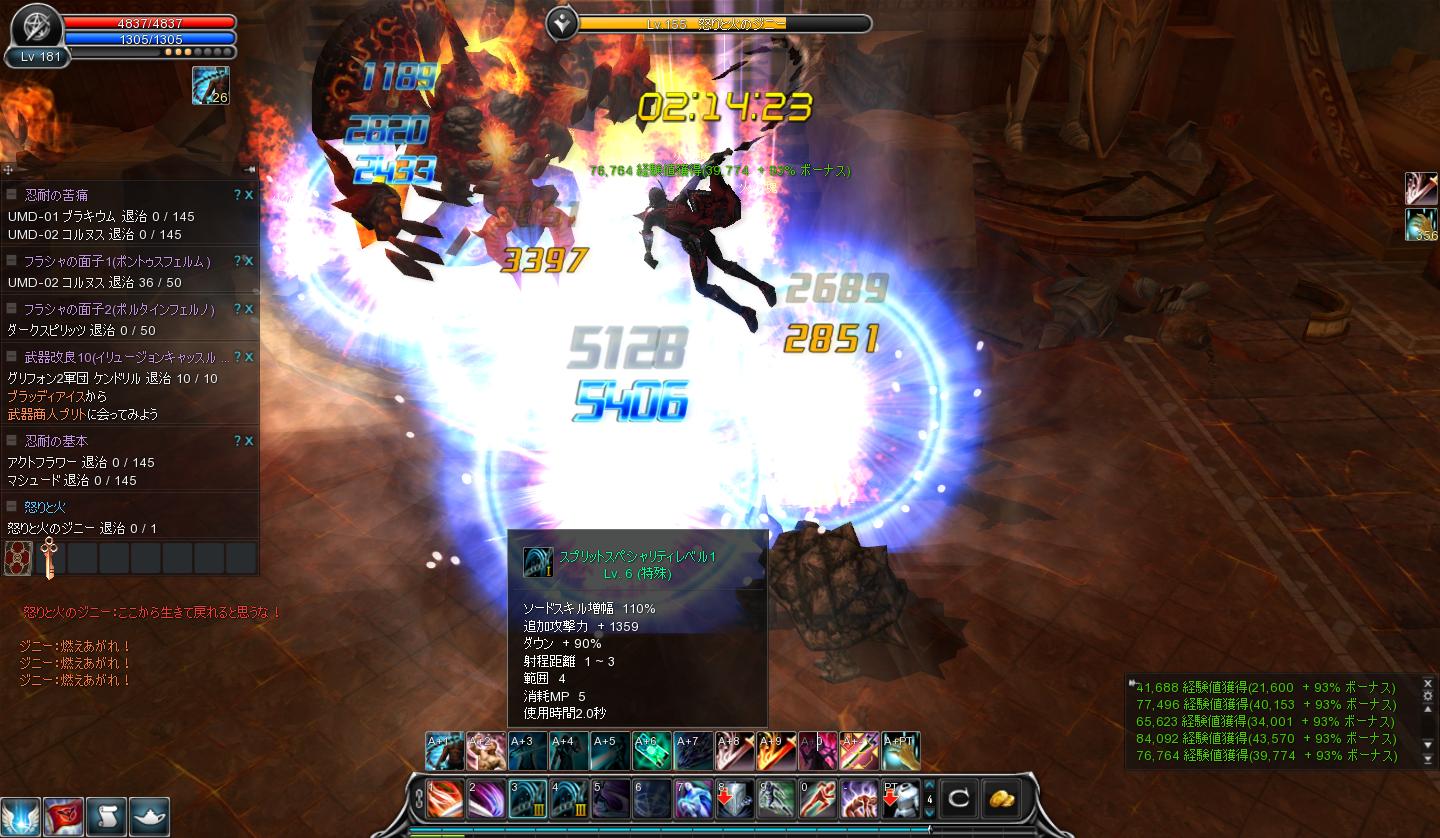Image resolution: width=1440 pixels, height=838 pixels.
Task: Click the gold coins button on the hotbar
Action: (1003, 799)
